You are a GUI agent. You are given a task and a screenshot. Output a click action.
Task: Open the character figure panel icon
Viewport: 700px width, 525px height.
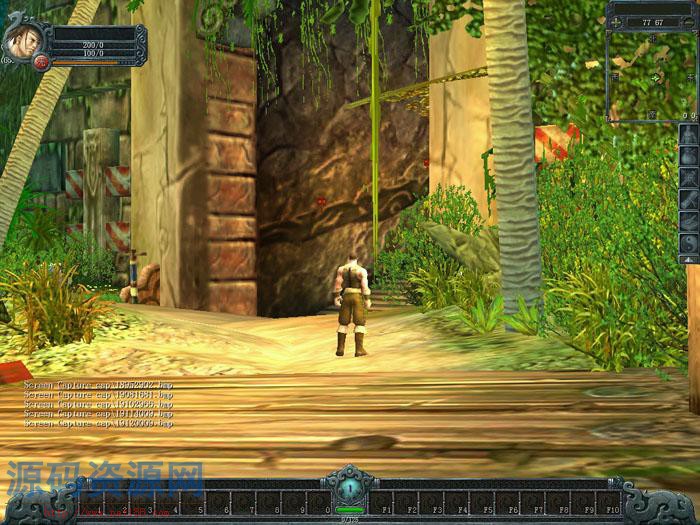(x=689, y=135)
